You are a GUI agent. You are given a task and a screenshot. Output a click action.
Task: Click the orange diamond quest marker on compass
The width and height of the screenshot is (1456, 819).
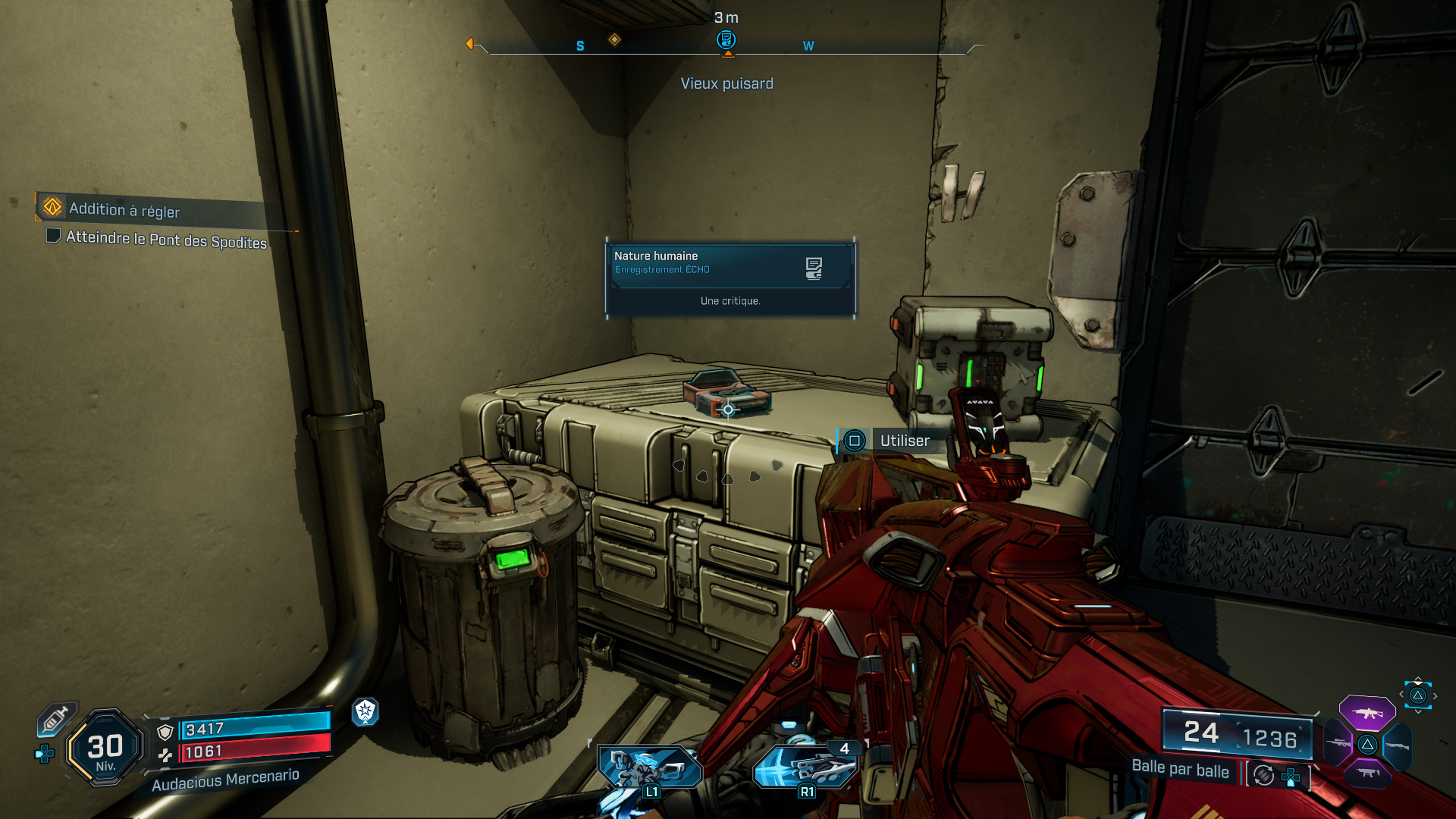(x=614, y=39)
